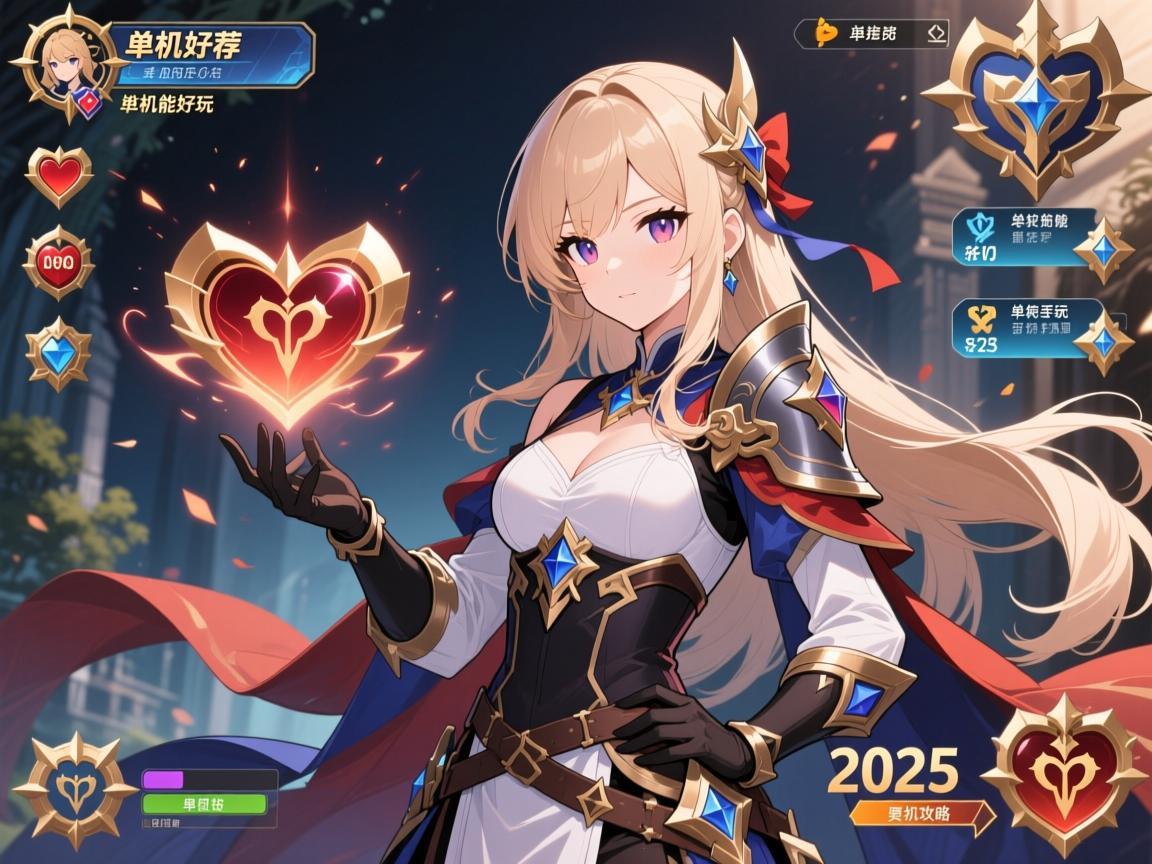Select the plain red heart icon
1152x864 pixels.
pyautogui.click(x=59, y=176)
